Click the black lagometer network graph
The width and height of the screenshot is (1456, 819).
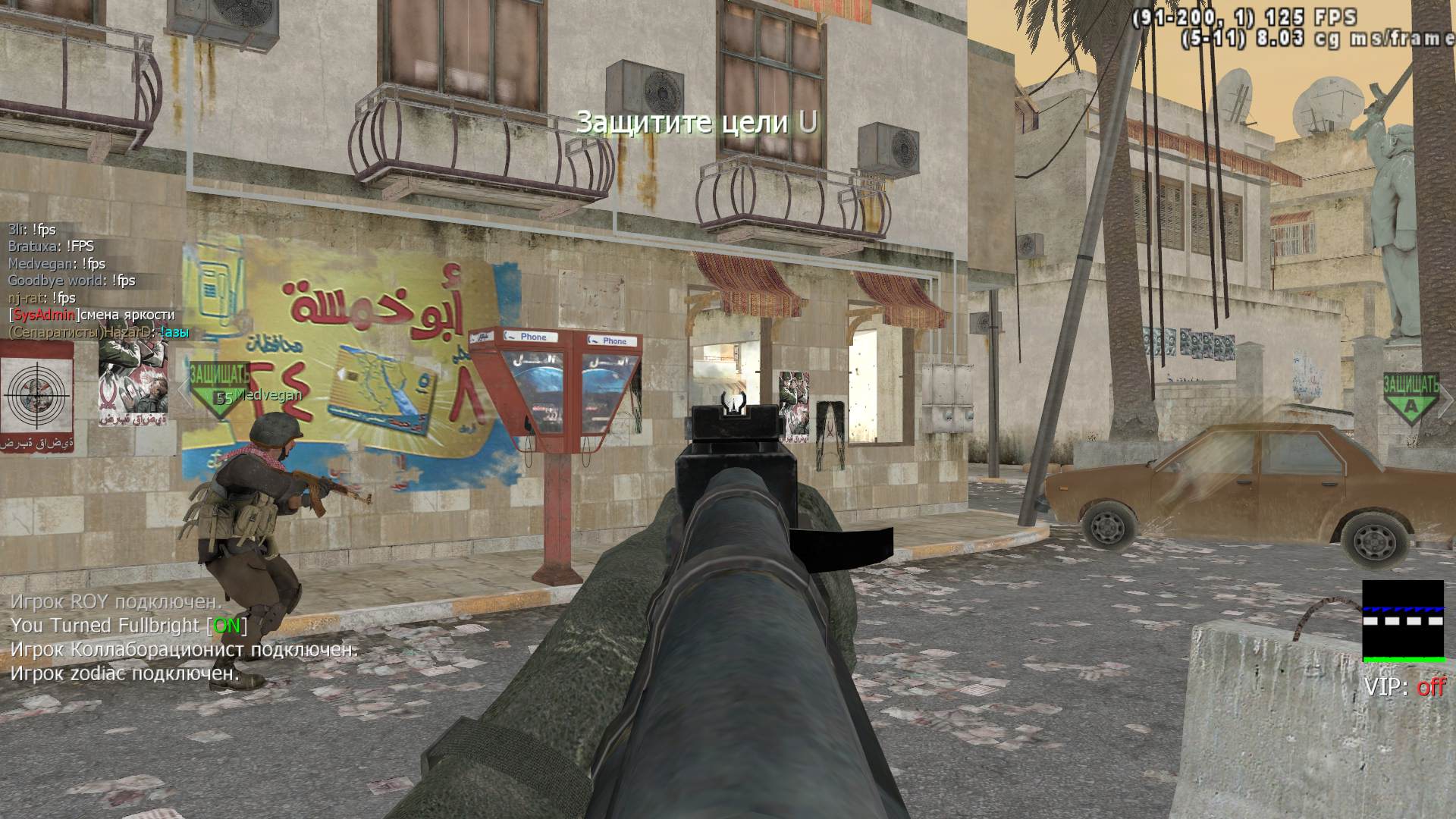point(1403,621)
